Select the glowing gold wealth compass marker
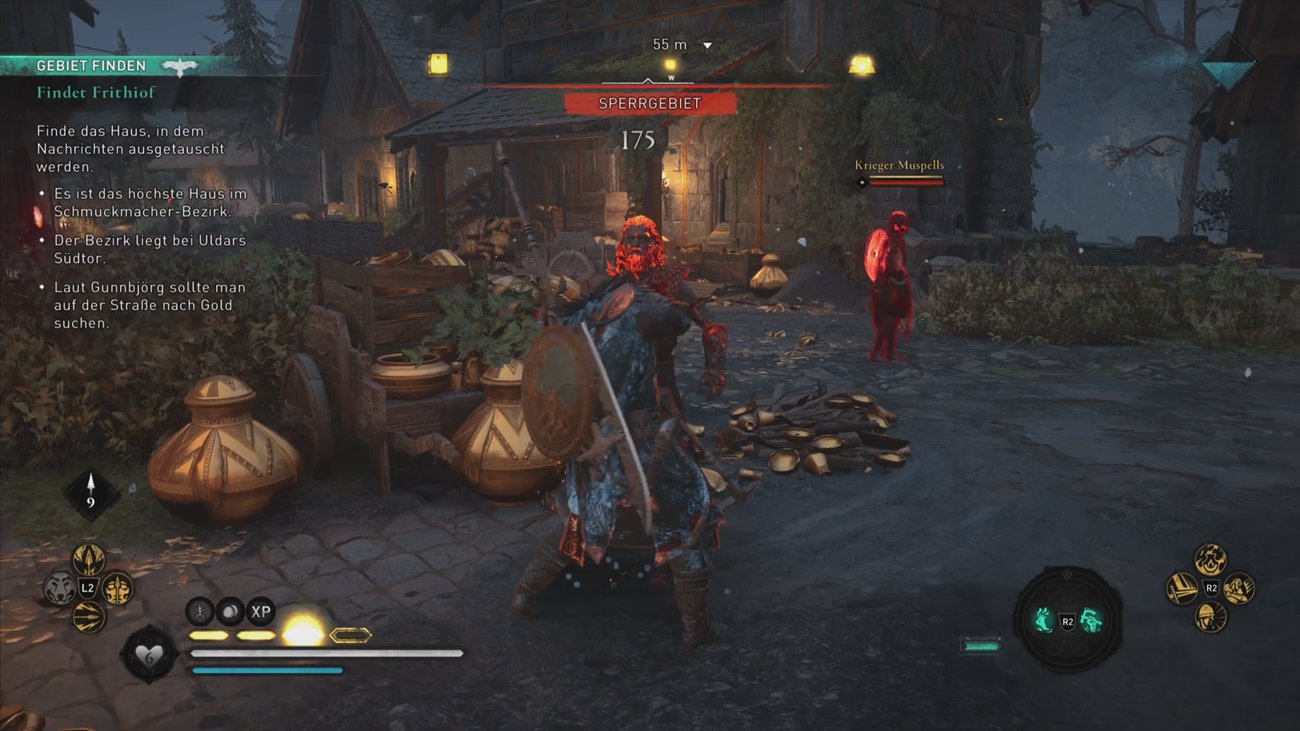 pos(861,65)
